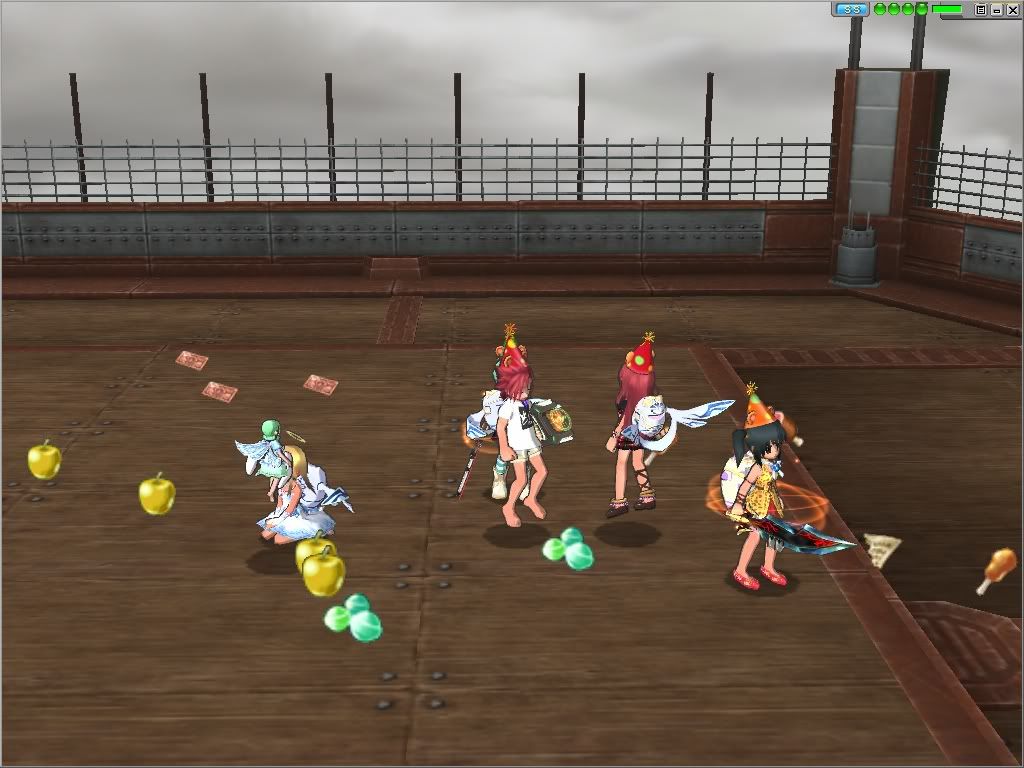Minimize the game window
Screen dimensions: 1024x768
pos(997,9)
